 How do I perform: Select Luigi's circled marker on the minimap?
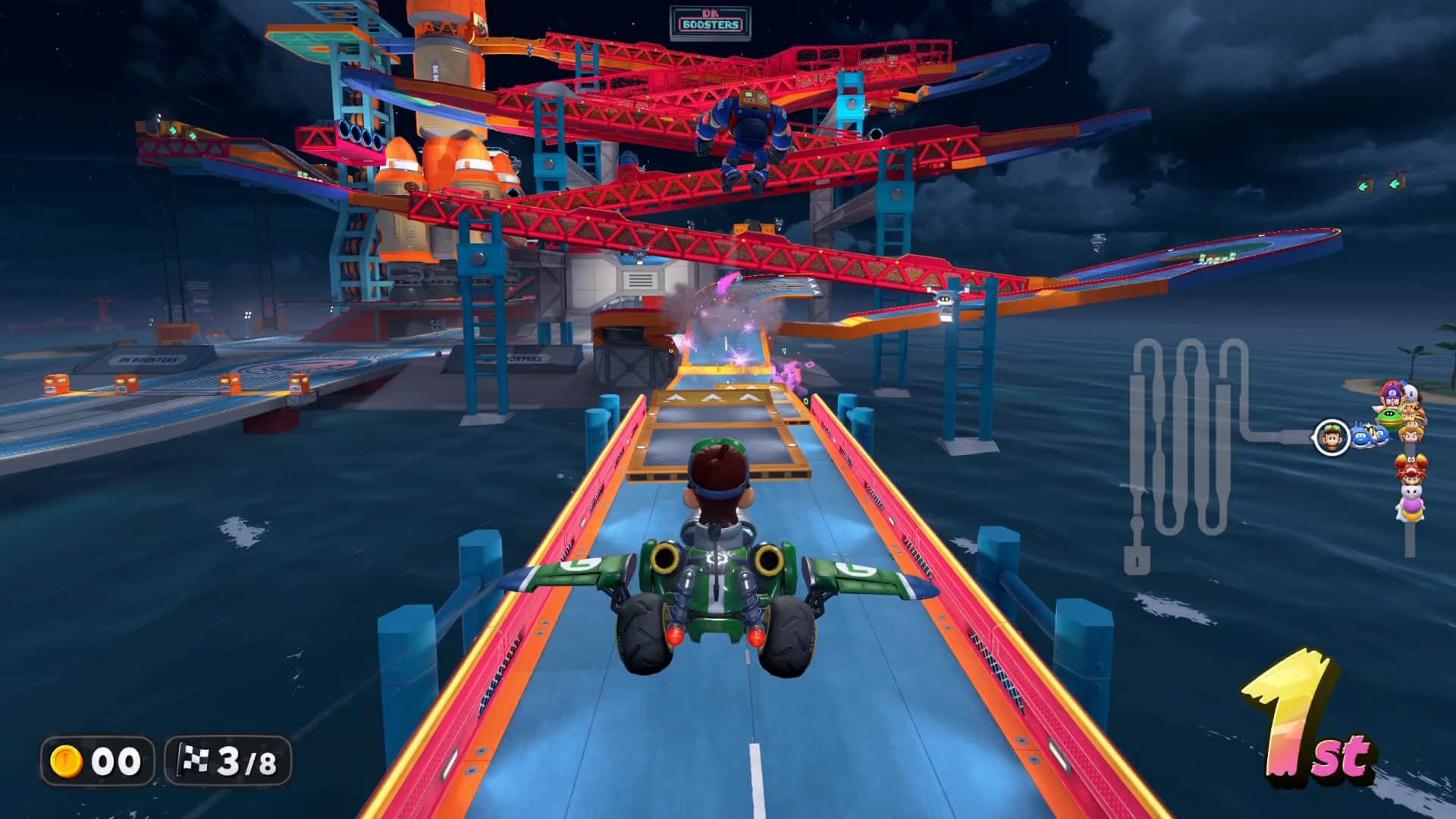(x=1332, y=438)
